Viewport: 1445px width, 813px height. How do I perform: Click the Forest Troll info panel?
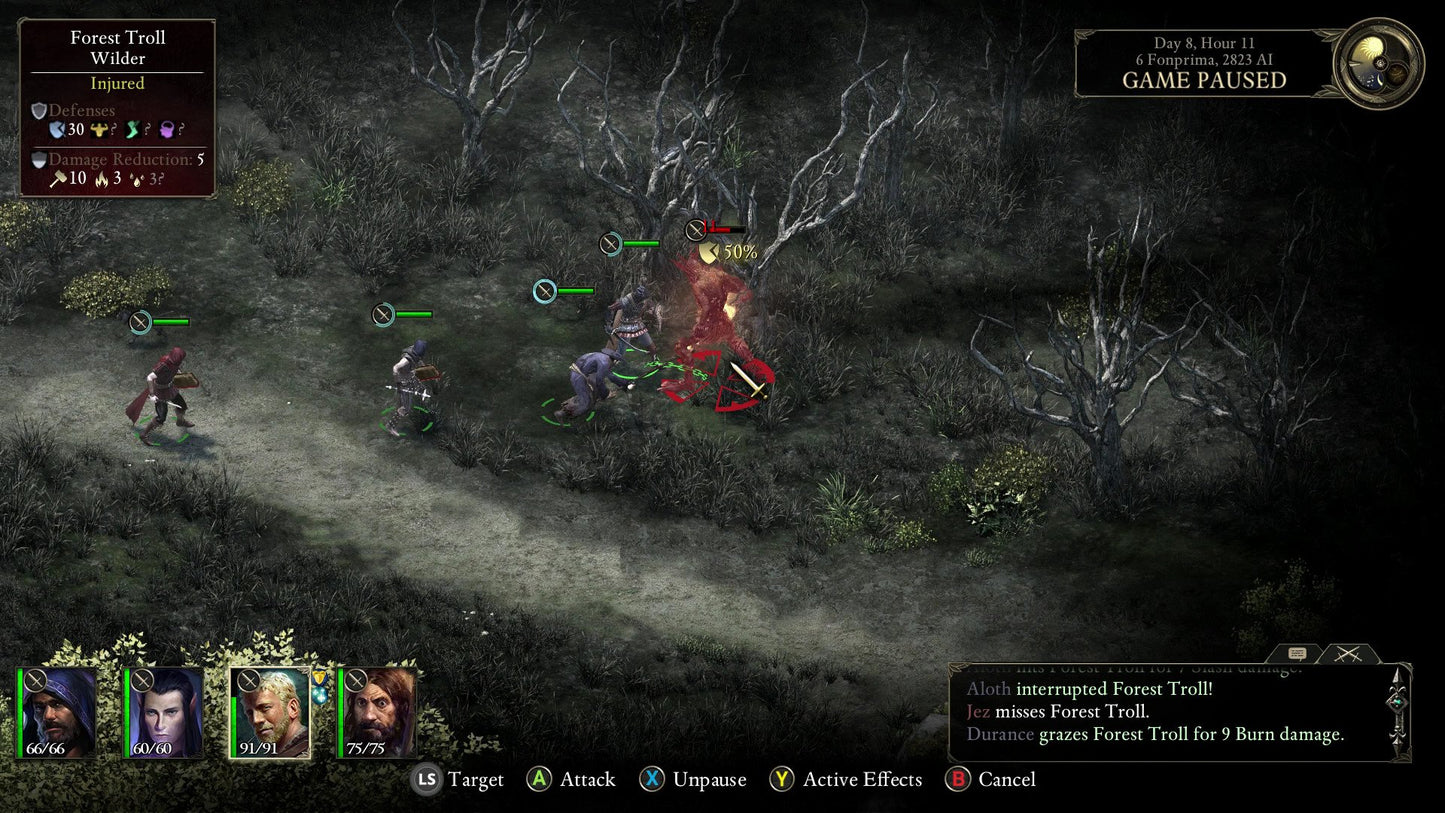(x=117, y=108)
